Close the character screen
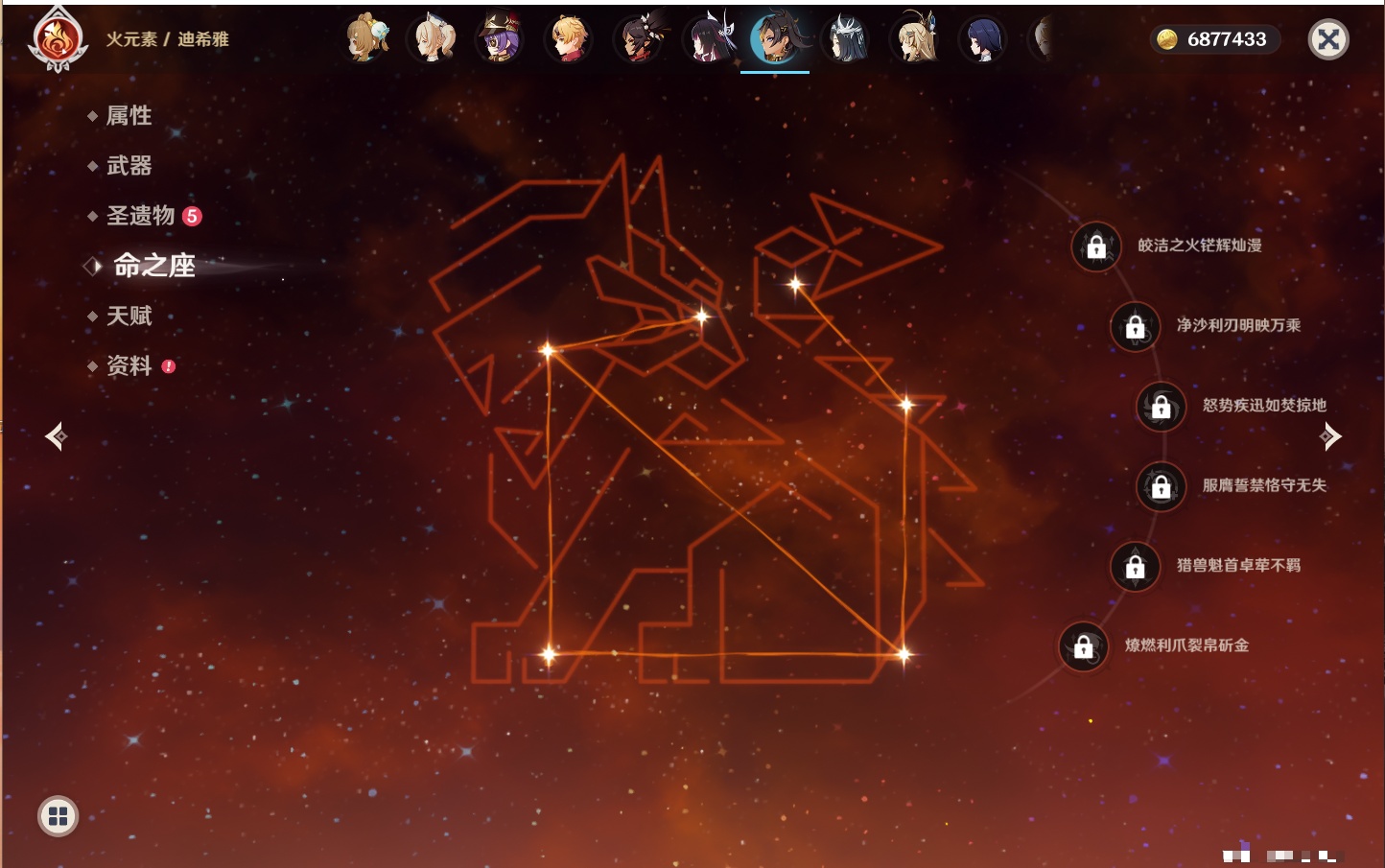This screenshot has width=1385, height=868. 1328,39
